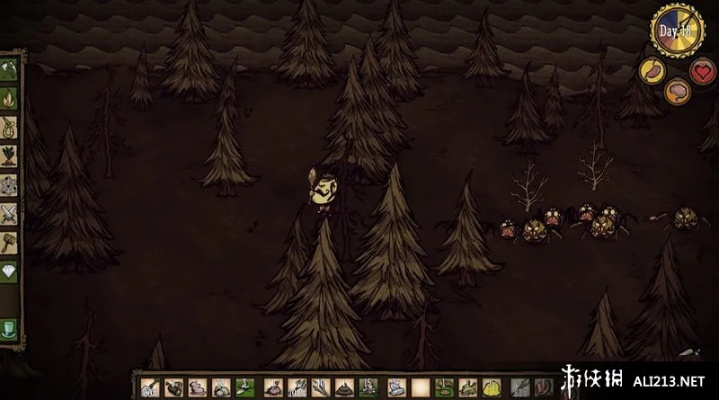This screenshot has height=400, width=719.
Task: Select the Survival tab with rope trap icon
Action: click(x=9, y=127)
